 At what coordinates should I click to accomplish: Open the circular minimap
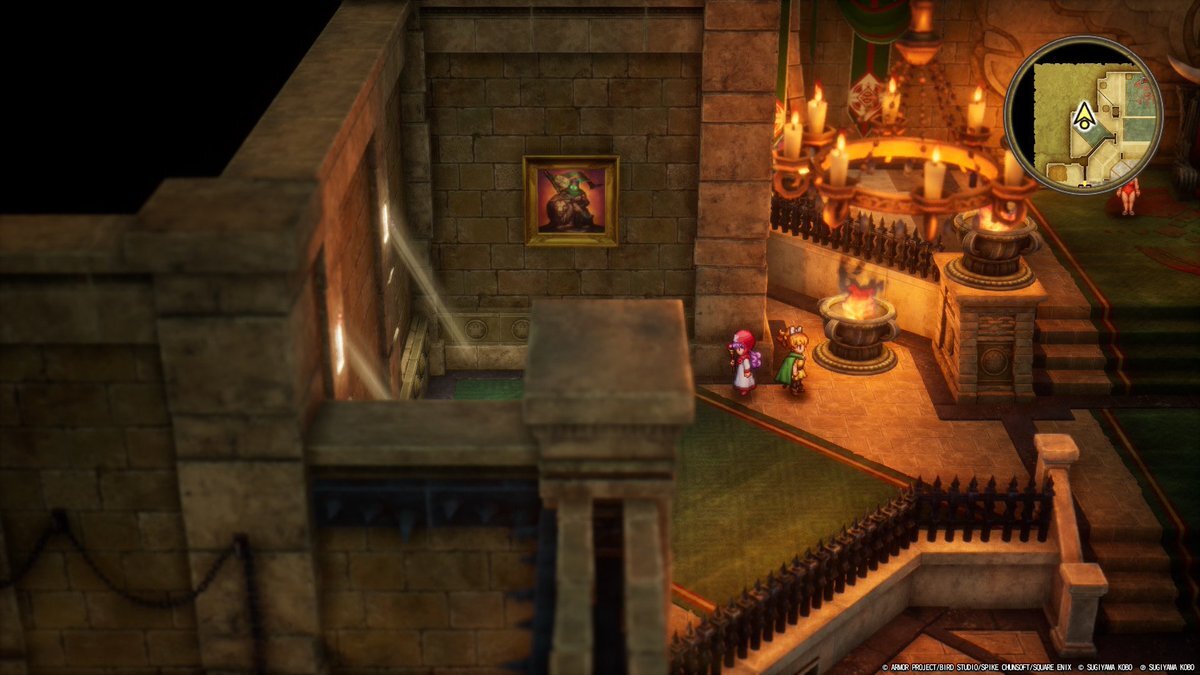point(1083,115)
